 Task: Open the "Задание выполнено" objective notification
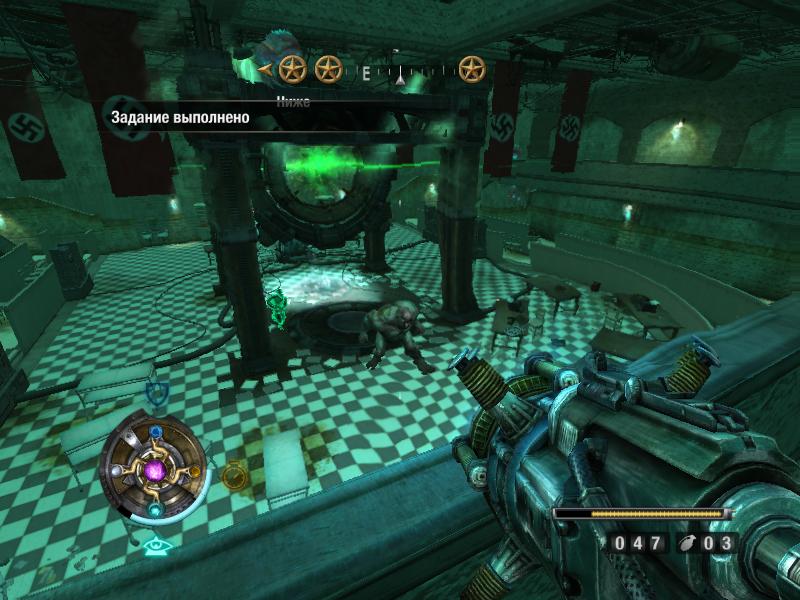pos(180,119)
